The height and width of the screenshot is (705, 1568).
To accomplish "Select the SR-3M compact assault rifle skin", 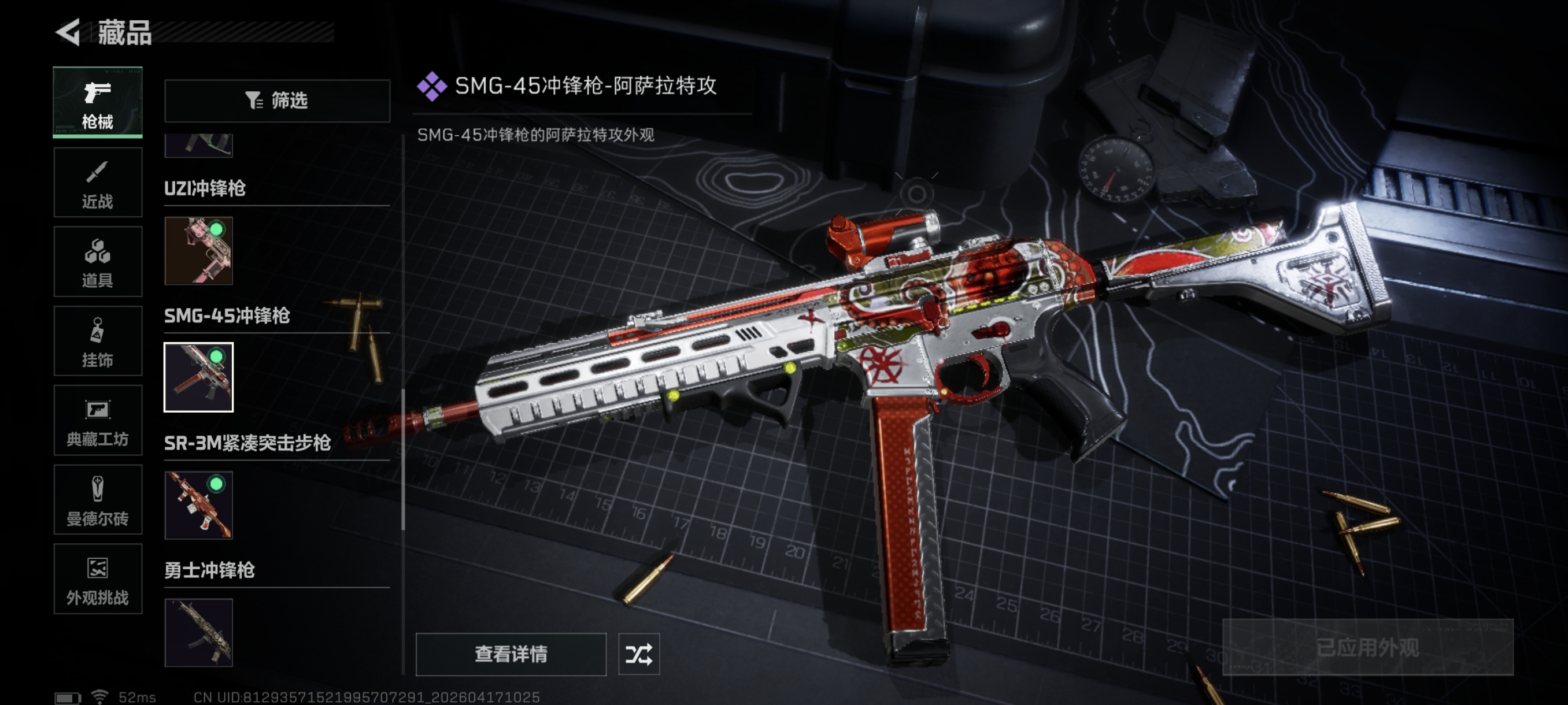I will click(198, 505).
